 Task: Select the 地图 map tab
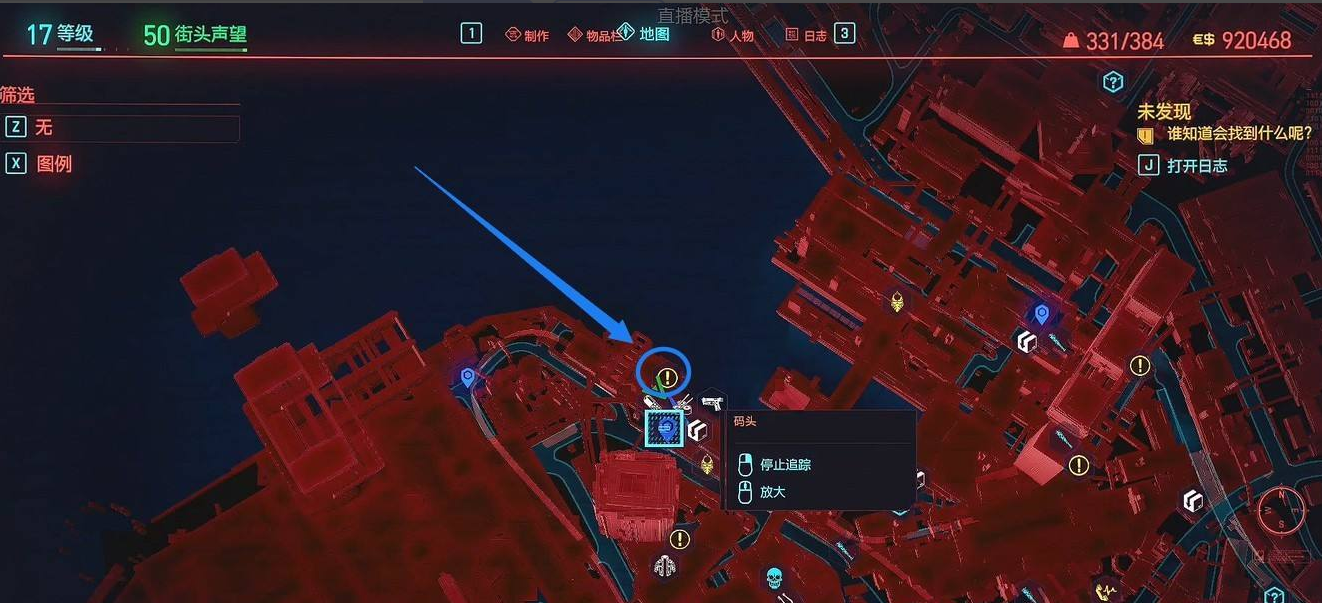tap(645, 33)
